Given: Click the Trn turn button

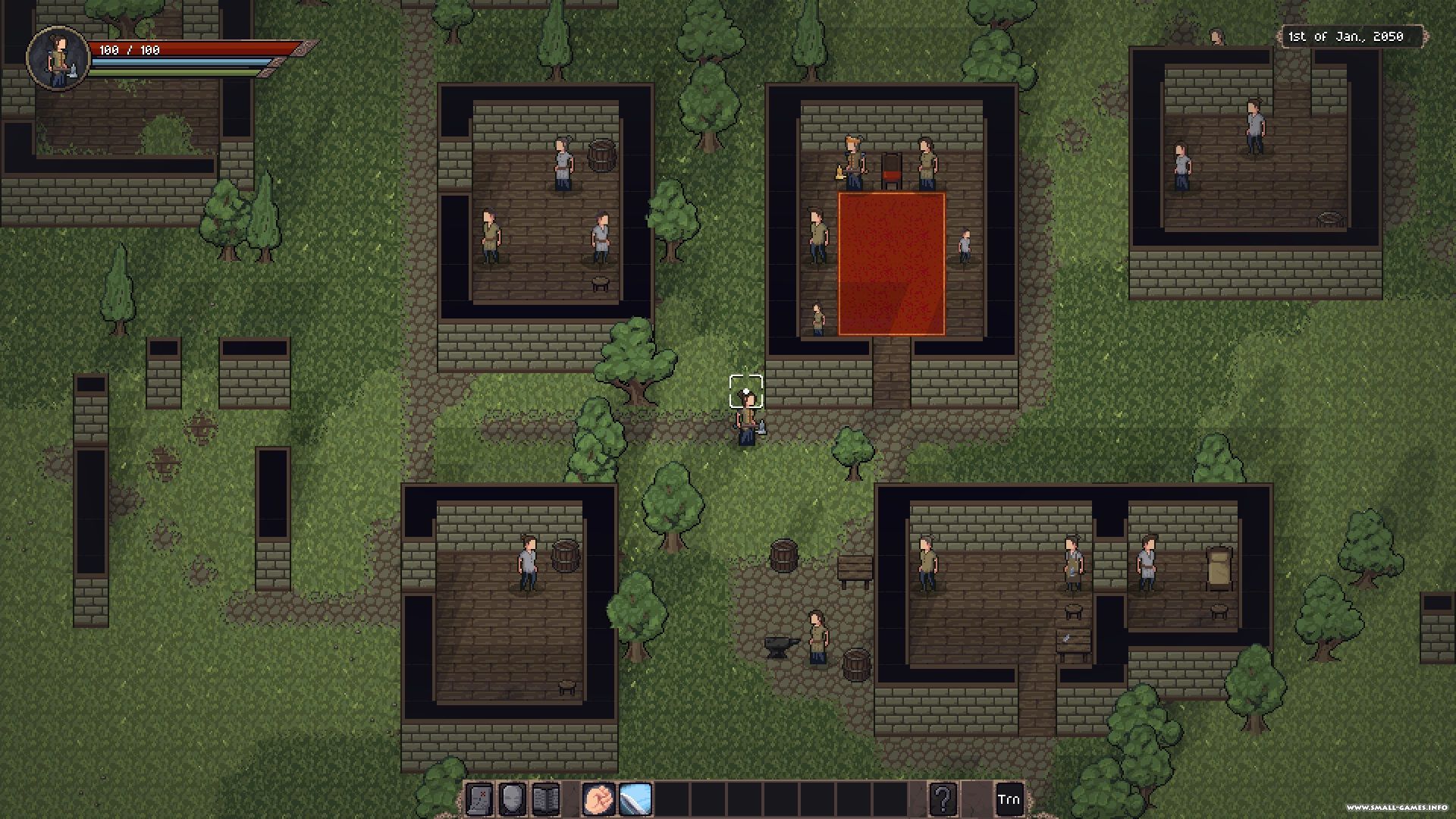Looking at the screenshot, I should (1009, 799).
